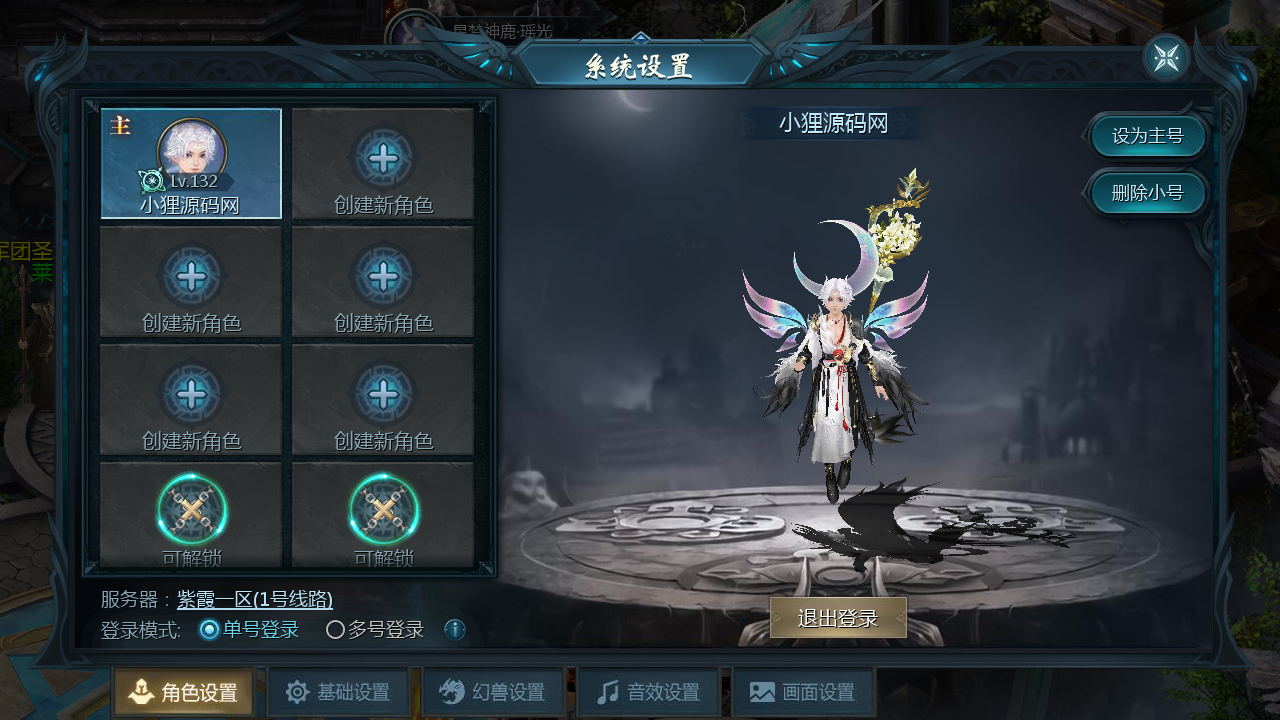Close the system settings window

1166,58
